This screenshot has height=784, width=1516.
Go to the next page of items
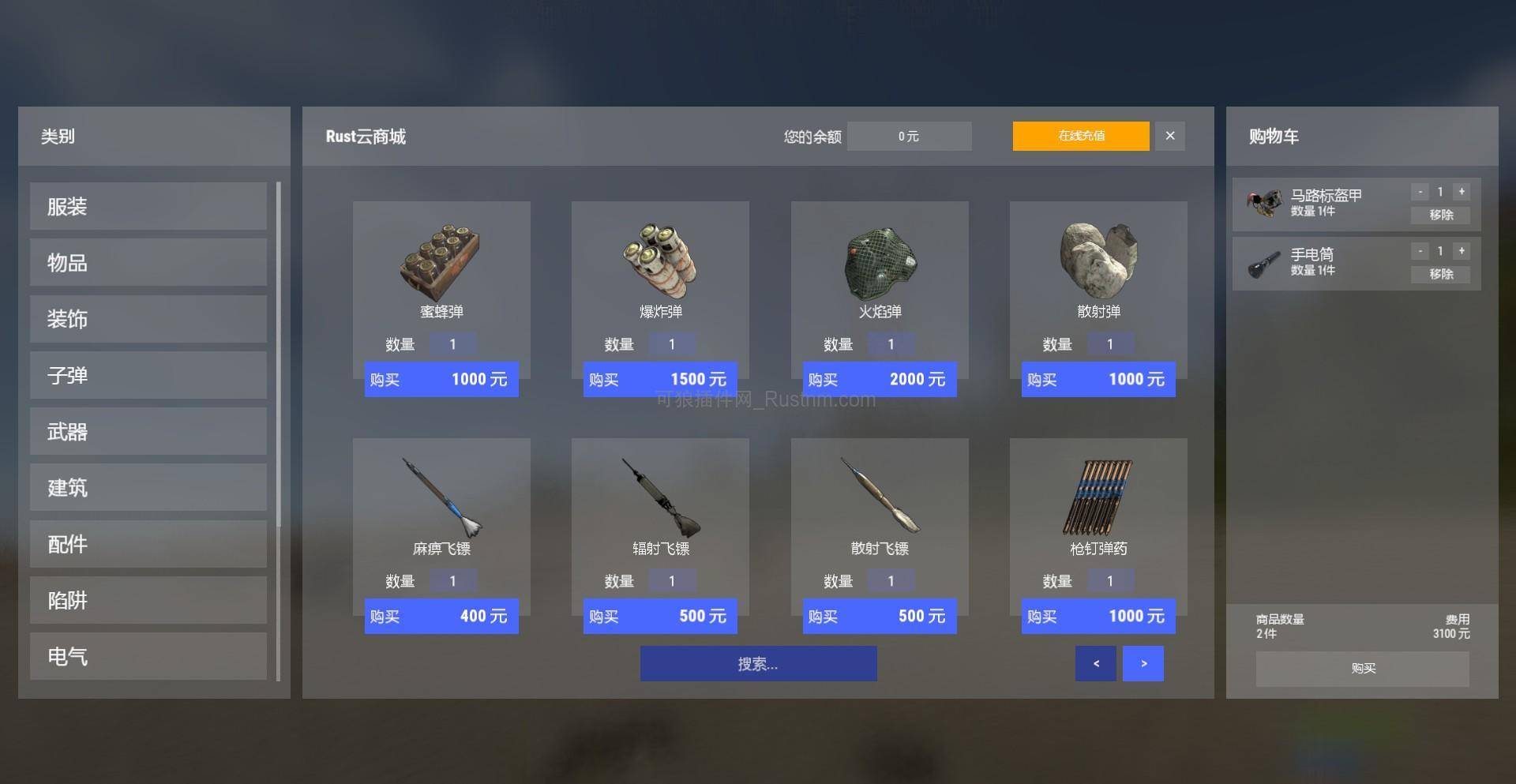pyautogui.click(x=1143, y=663)
